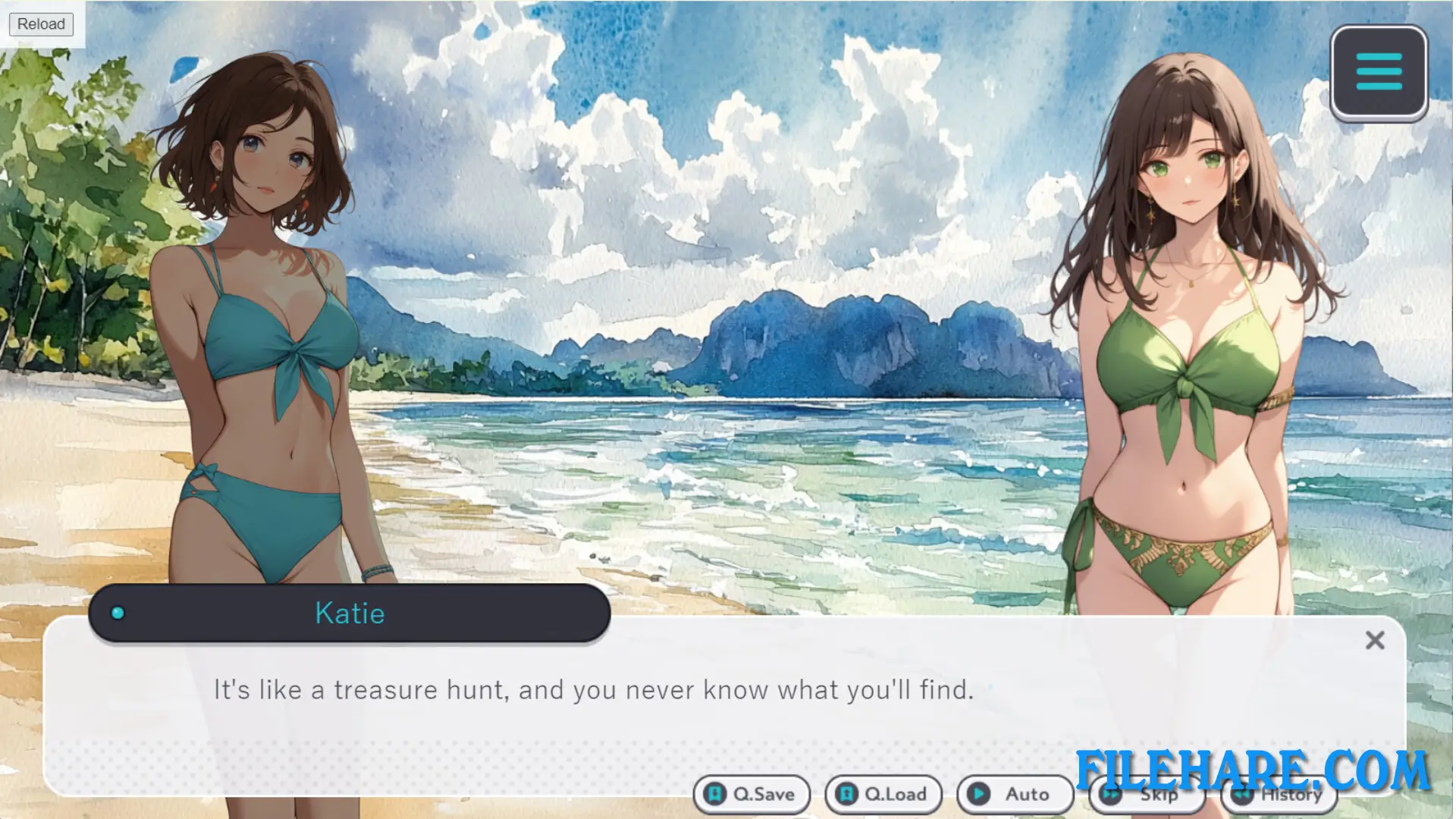Click the dialogue text to advance the story

click(594, 690)
